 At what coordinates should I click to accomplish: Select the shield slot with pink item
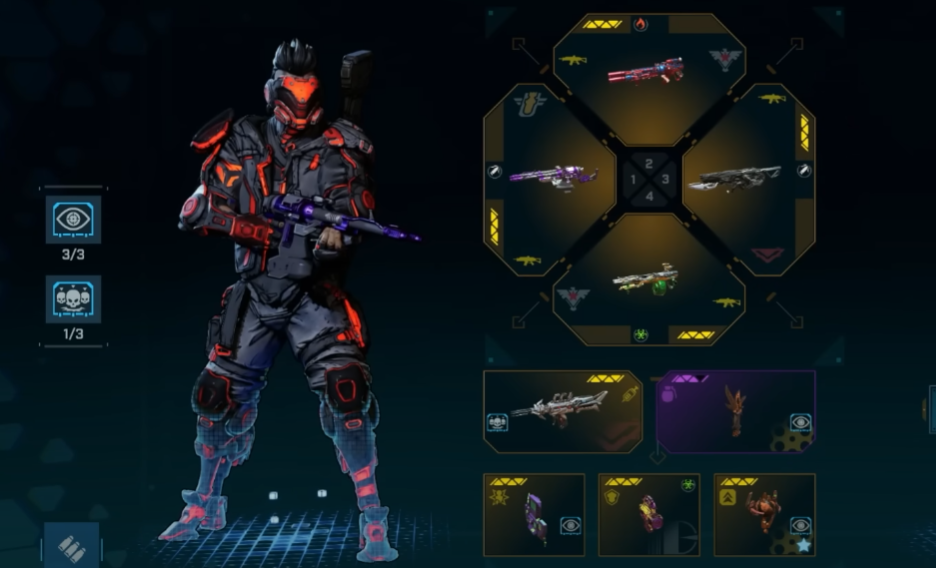(x=649, y=514)
